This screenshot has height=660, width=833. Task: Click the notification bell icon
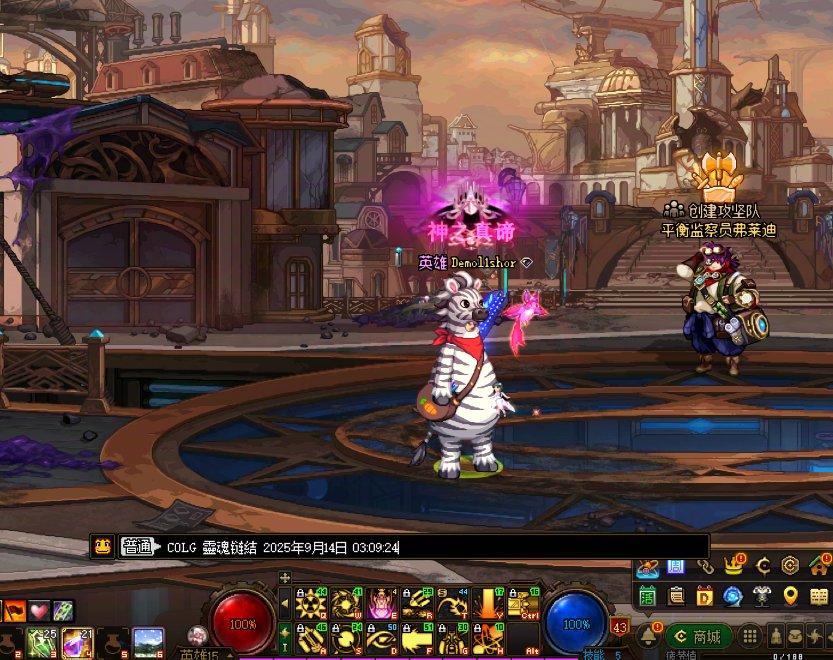coord(647,635)
